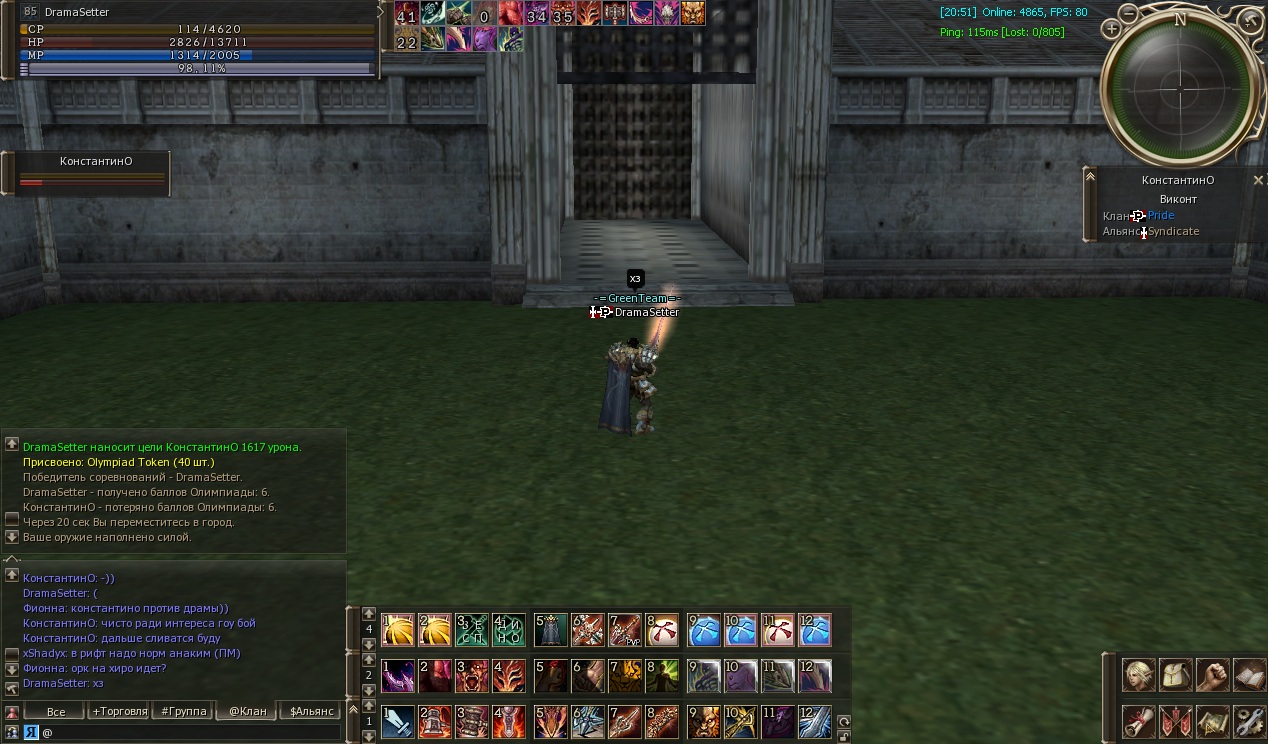Close the КонстантинО target info window
The height and width of the screenshot is (744, 1268).
pos(1258,180)
